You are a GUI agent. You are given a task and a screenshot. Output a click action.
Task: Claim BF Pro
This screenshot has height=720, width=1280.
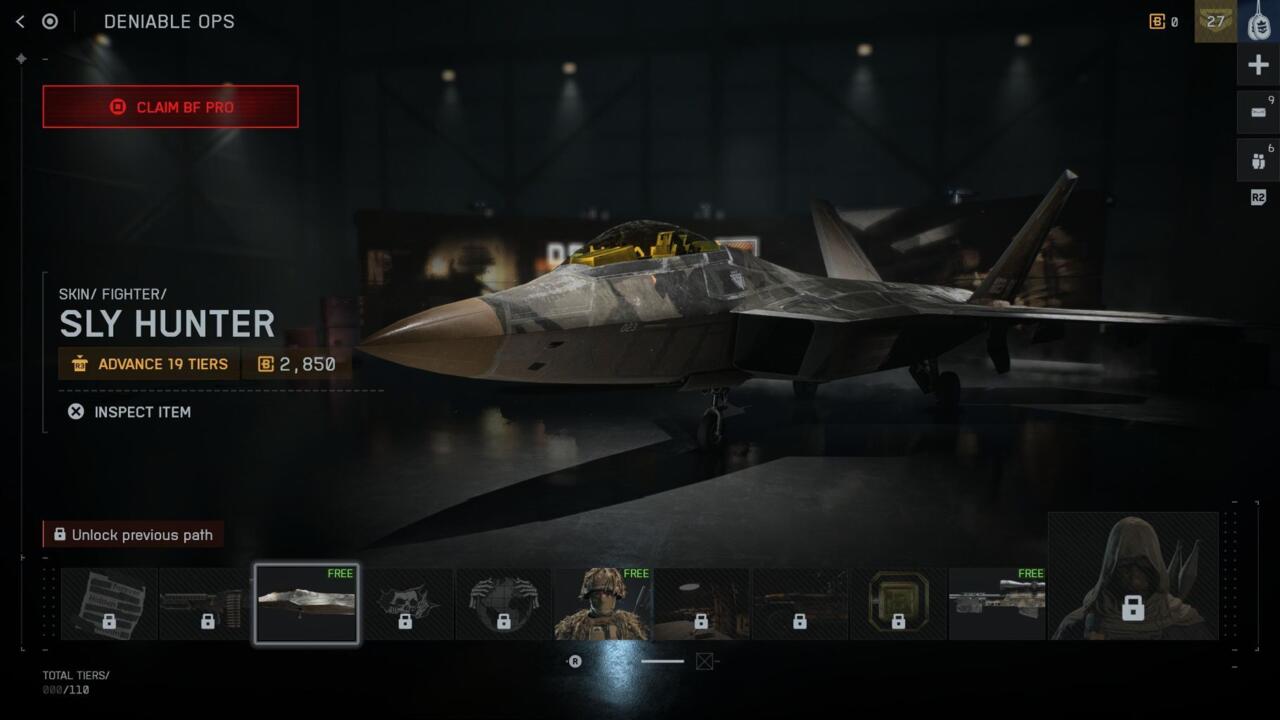[x=170, y=107]
